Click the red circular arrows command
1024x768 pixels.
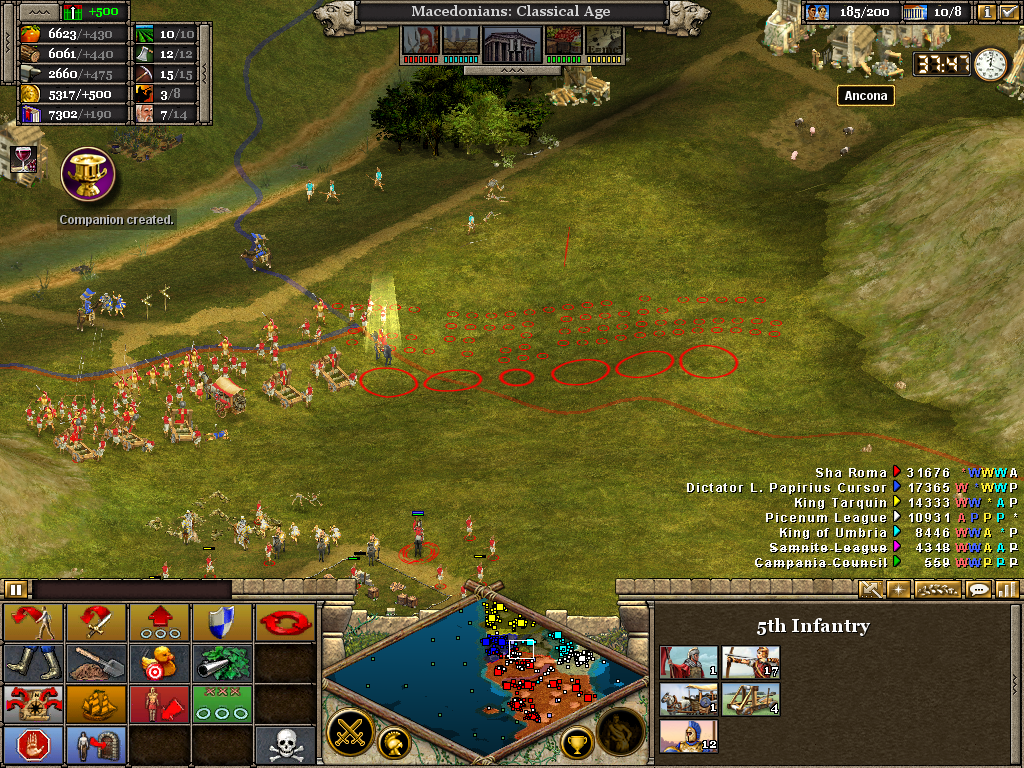coord(285,622)
